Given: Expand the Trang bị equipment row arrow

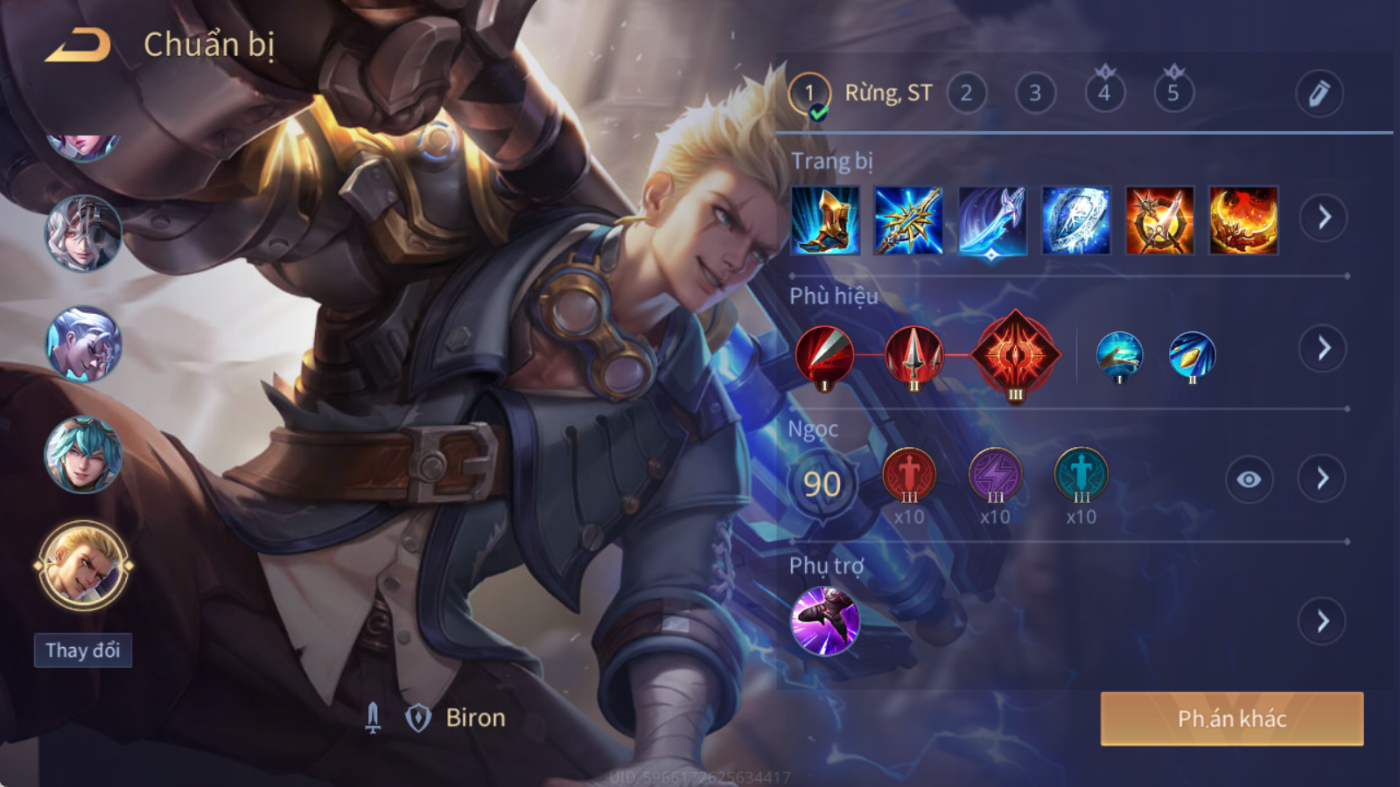Looking at the screenshot, I should point(1323,217).
